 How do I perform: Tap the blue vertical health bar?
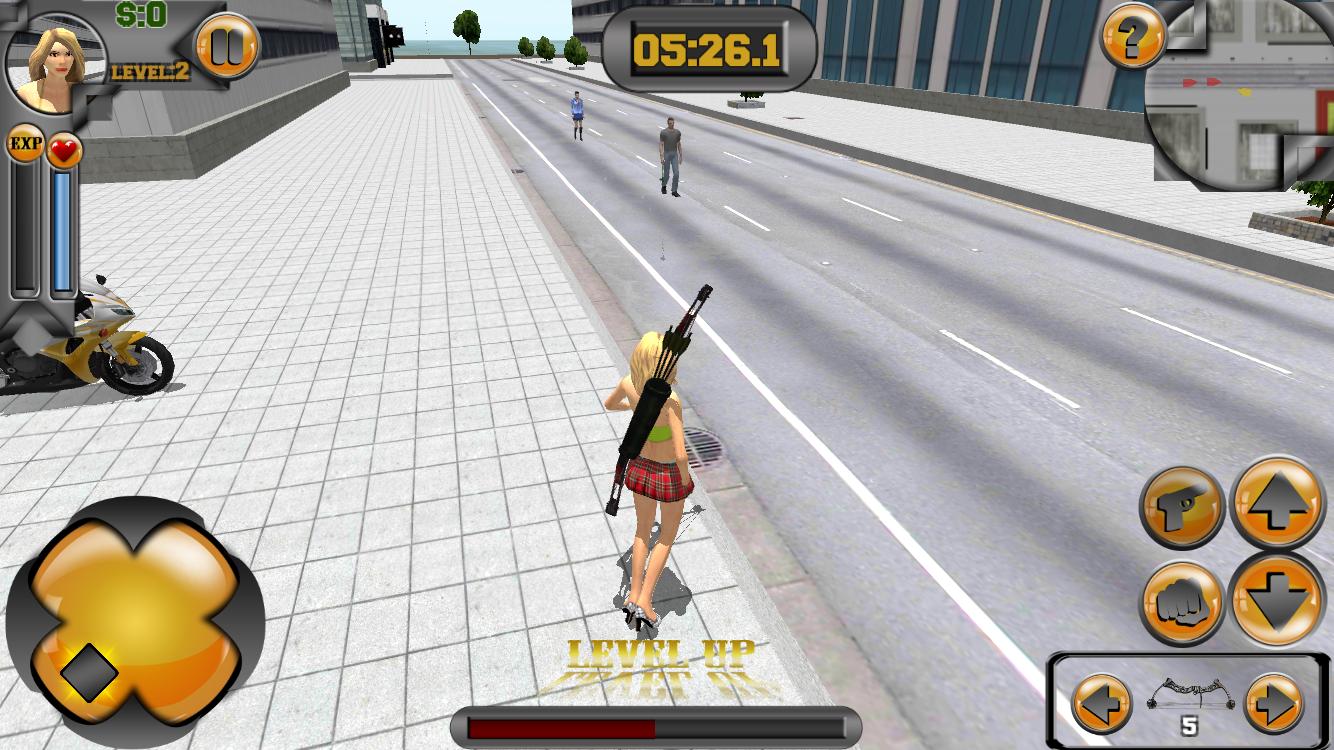coord(62,230)
